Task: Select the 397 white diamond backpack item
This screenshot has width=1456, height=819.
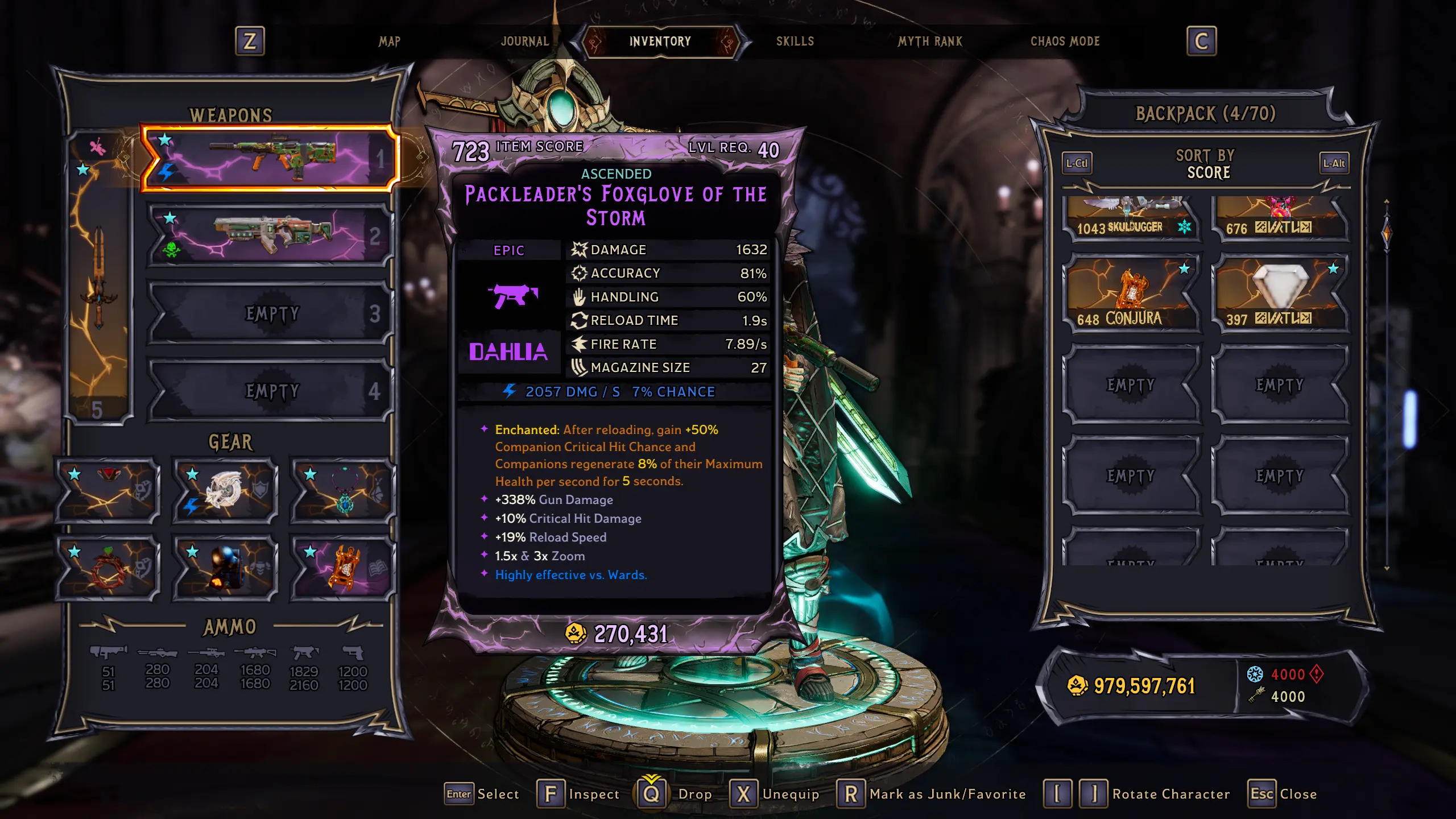Action: [1280, 293]
